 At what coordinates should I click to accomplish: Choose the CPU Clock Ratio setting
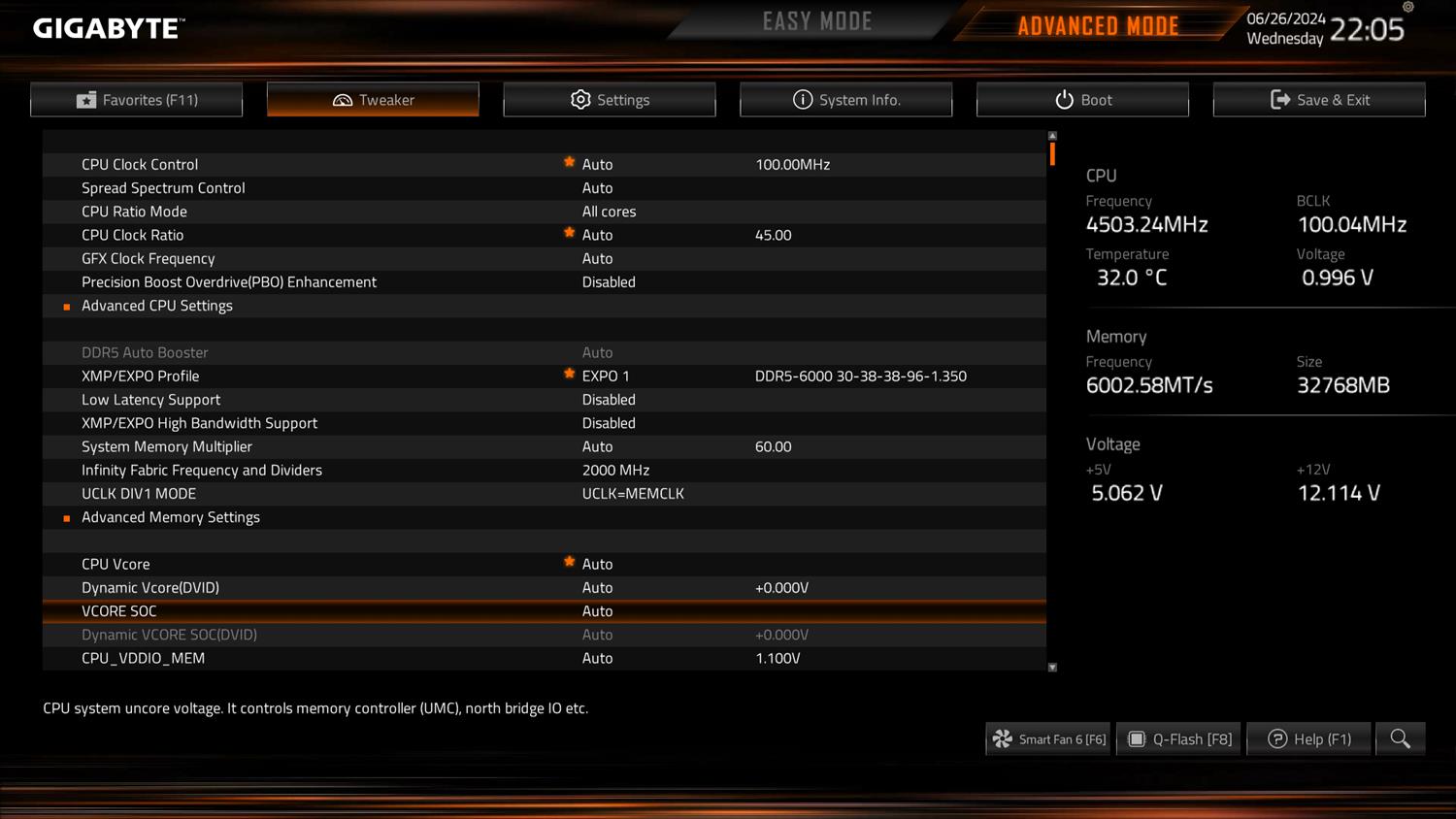pos(133,235)
